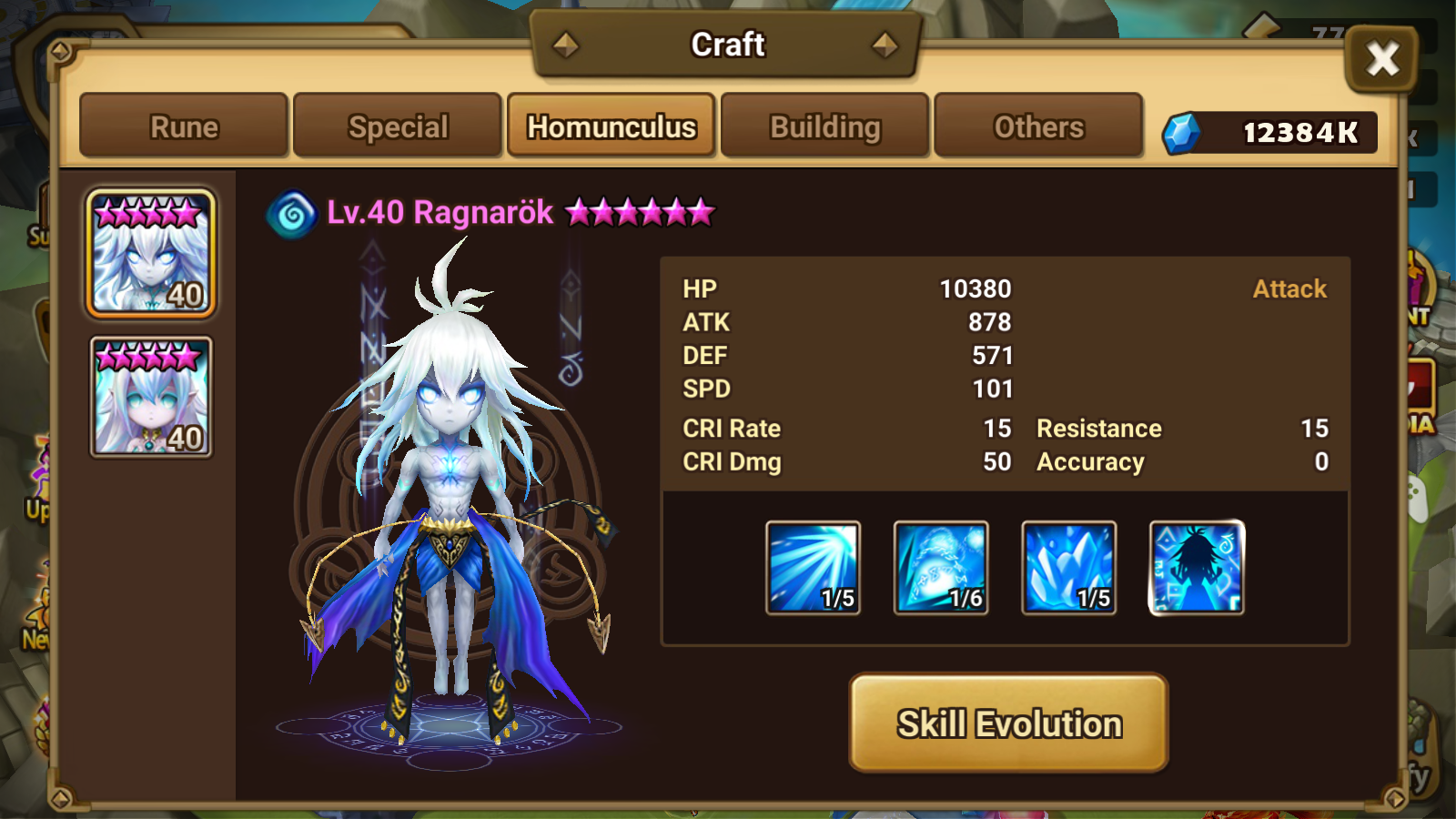Click a pink star in Ragnarök's star rating
The image size is (1456, 819).
click(x=580, y=212)
